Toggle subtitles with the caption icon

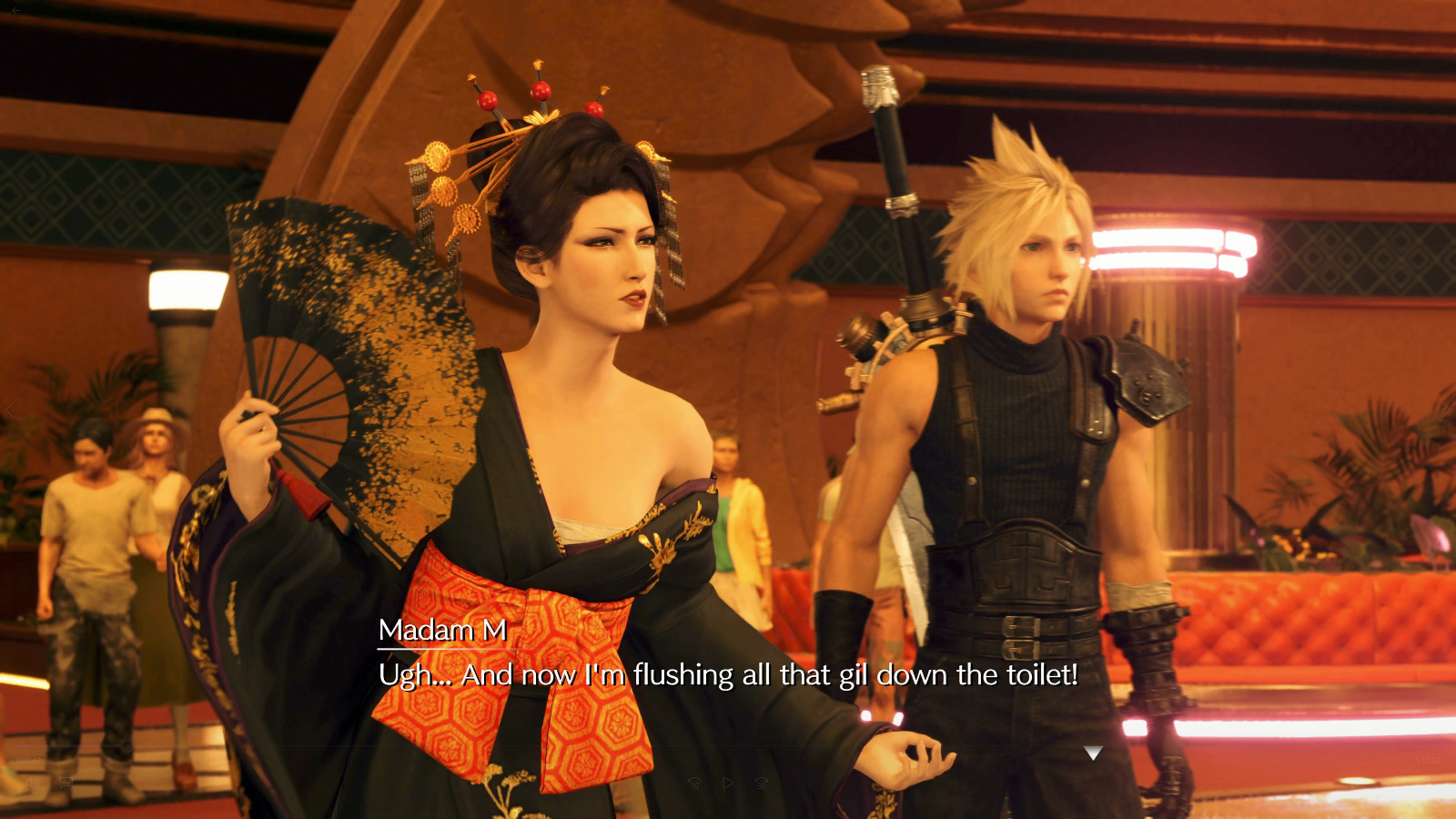tap(66, 783)
